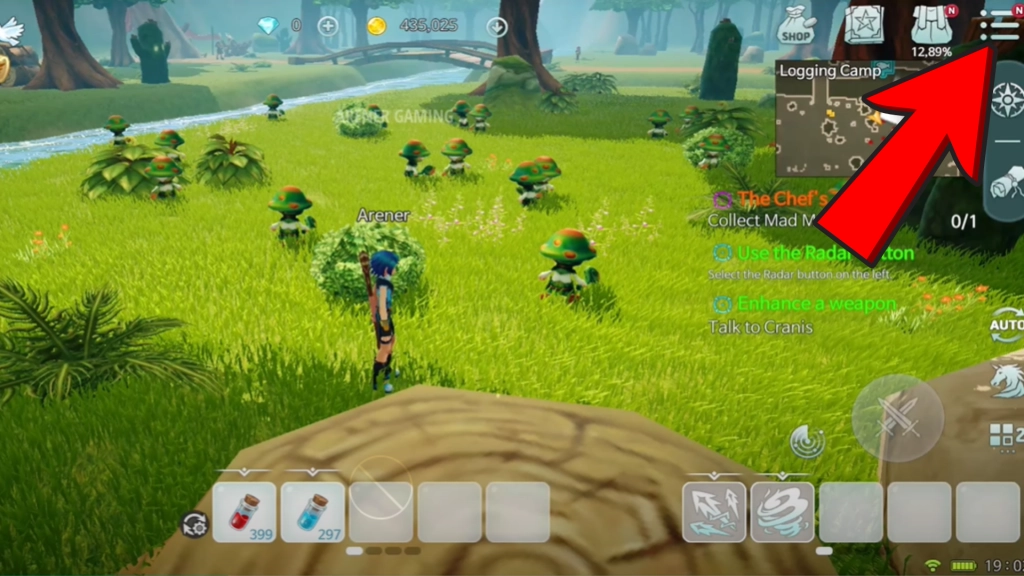Activate the radar scan button
The width and height of the screenshot is (1024, 576).
point(806,440)
